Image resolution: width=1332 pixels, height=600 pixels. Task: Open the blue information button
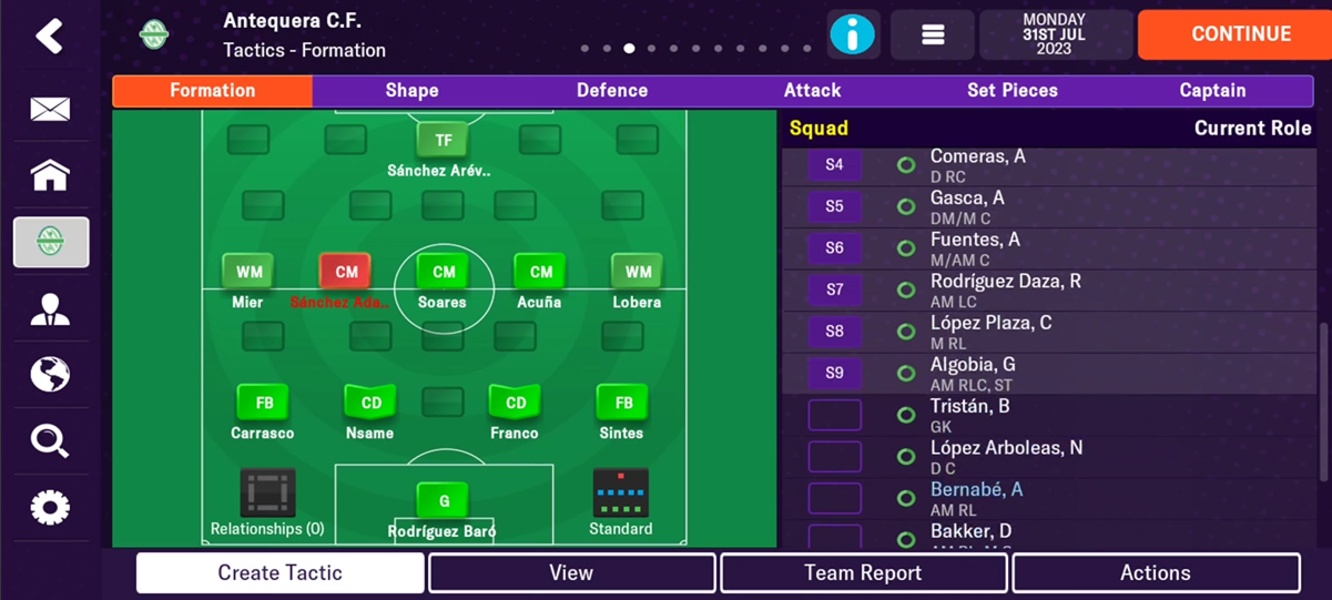(x=853, y=35)
